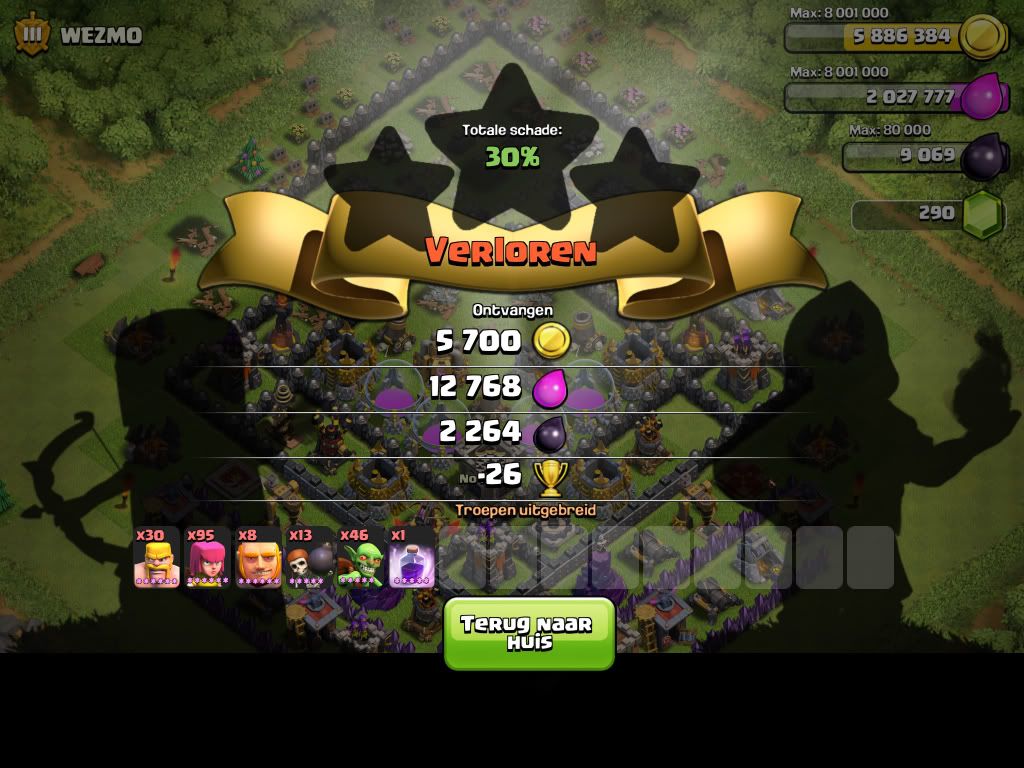Click the green gem icon

[x=982, y=213]
